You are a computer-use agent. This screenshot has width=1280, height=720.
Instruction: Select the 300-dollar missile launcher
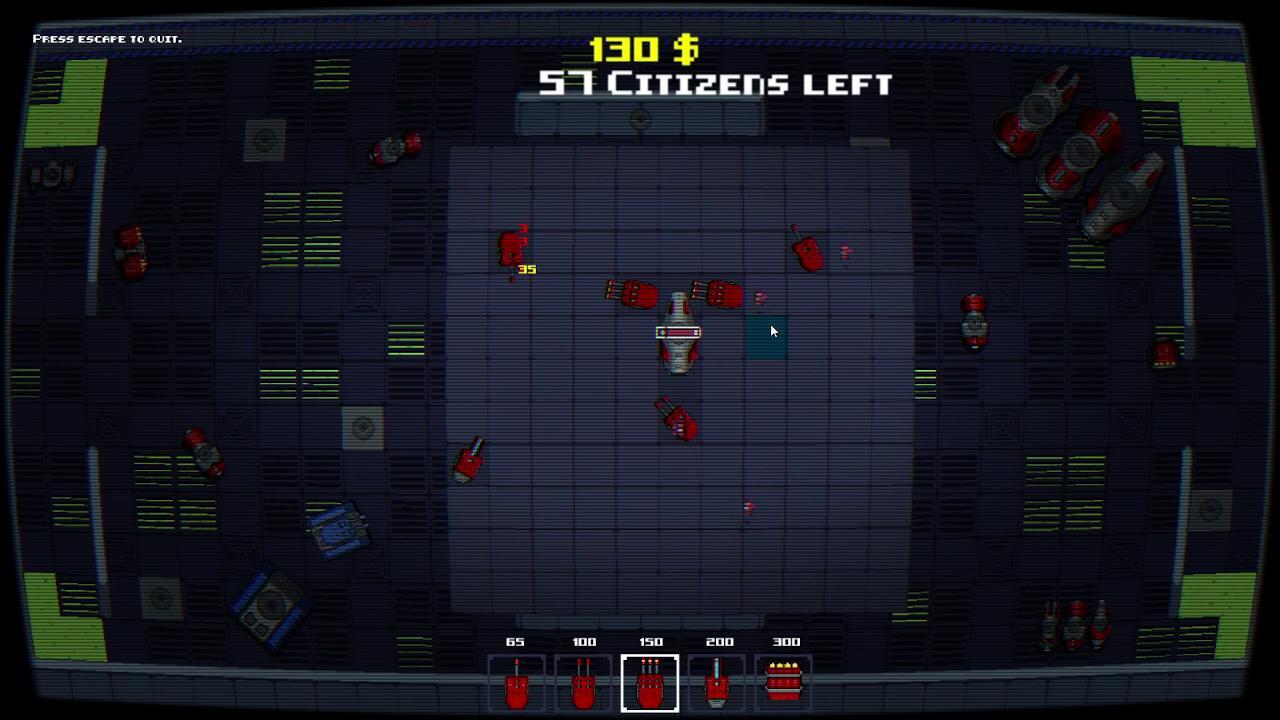(x=786, y=684)
